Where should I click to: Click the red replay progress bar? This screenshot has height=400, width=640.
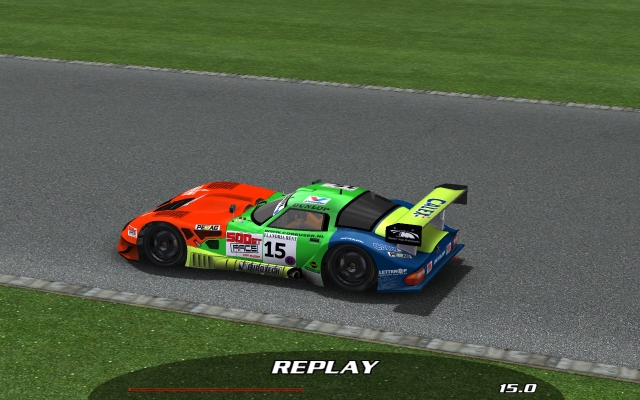coord(215,389)
